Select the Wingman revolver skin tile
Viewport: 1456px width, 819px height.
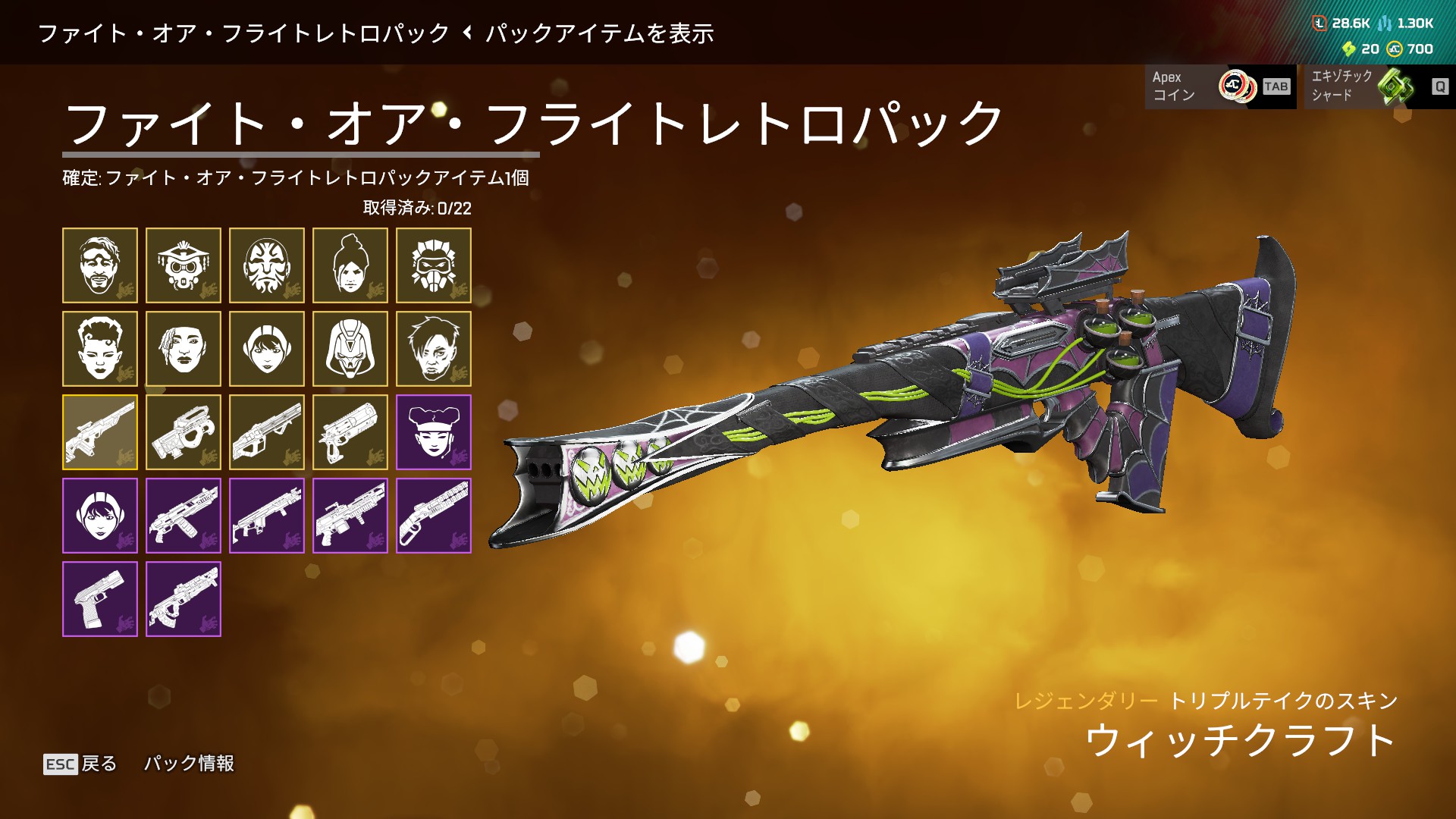tap(350, 432)
